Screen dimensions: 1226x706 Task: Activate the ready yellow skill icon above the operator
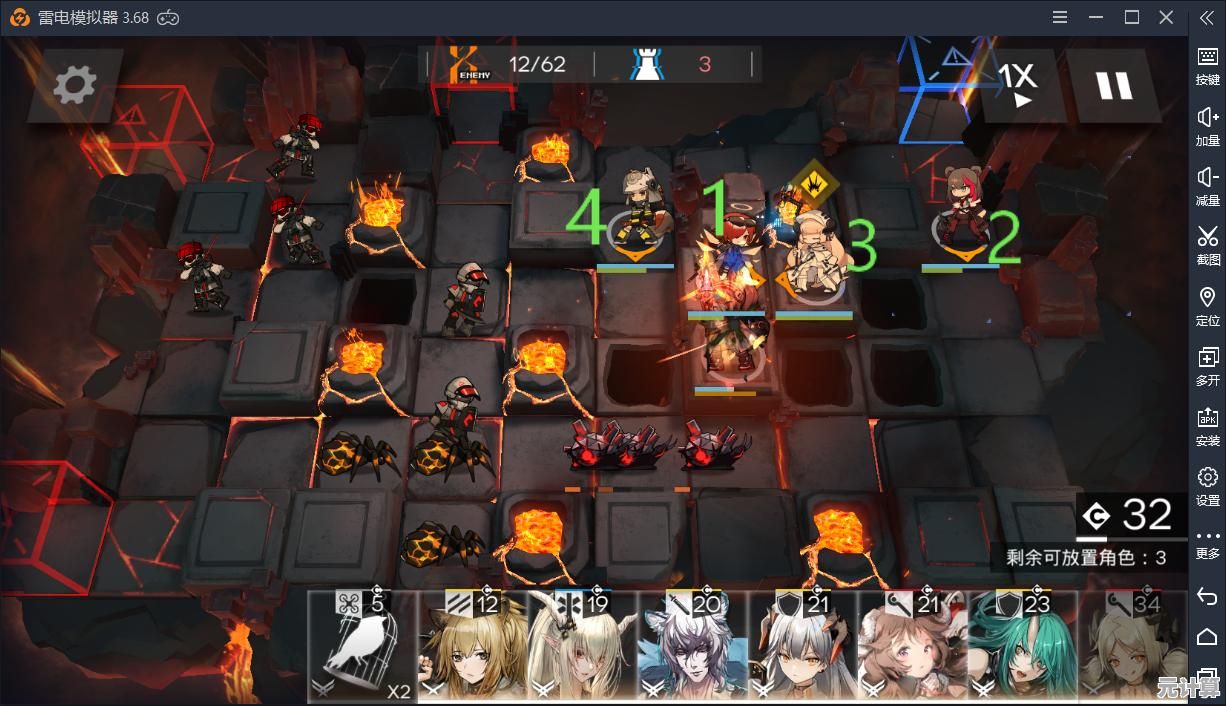[815, 185]
